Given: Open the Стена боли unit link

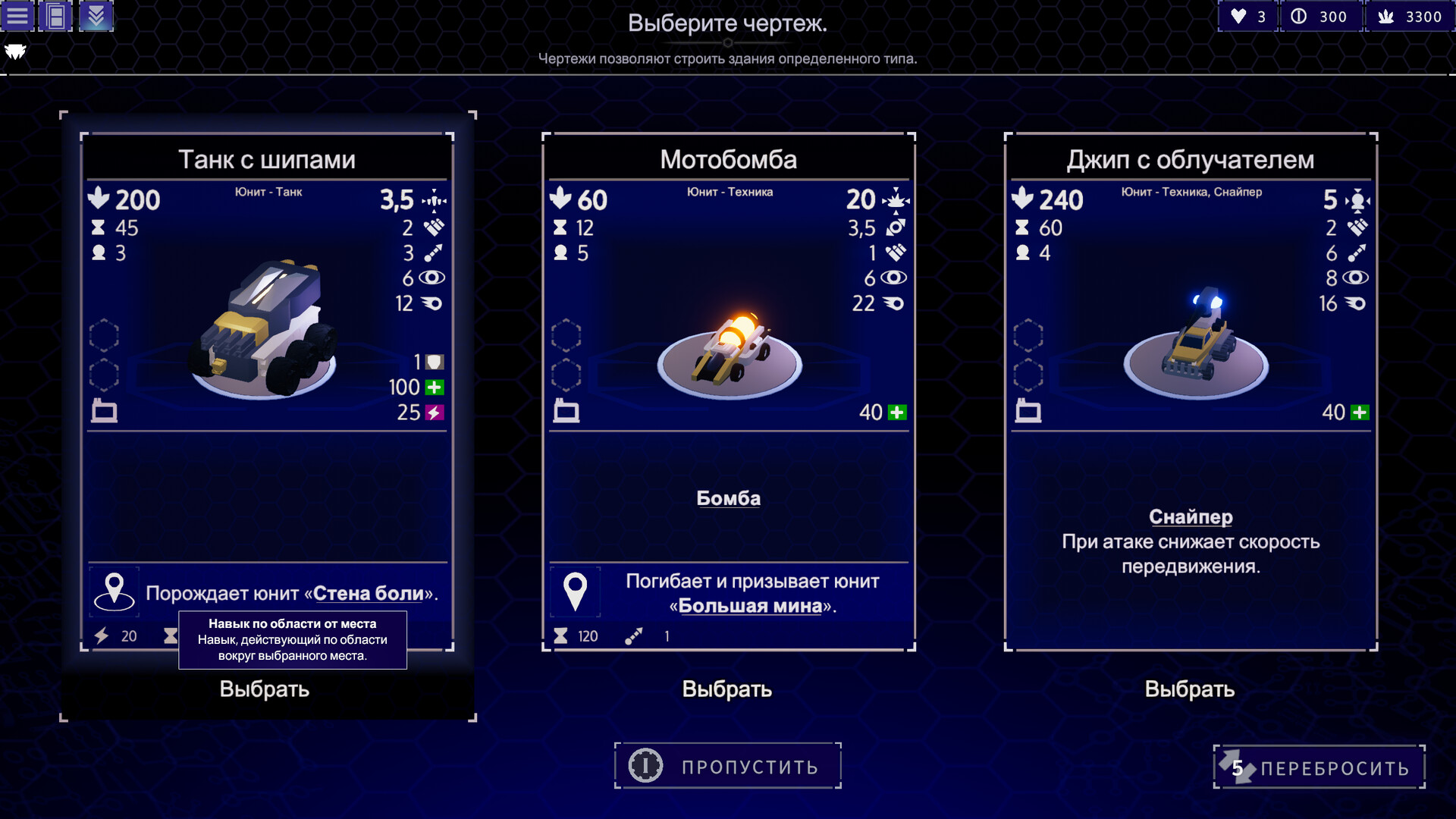Looking at the screenshot, I should pyautogui.click(x=367, y=594).
